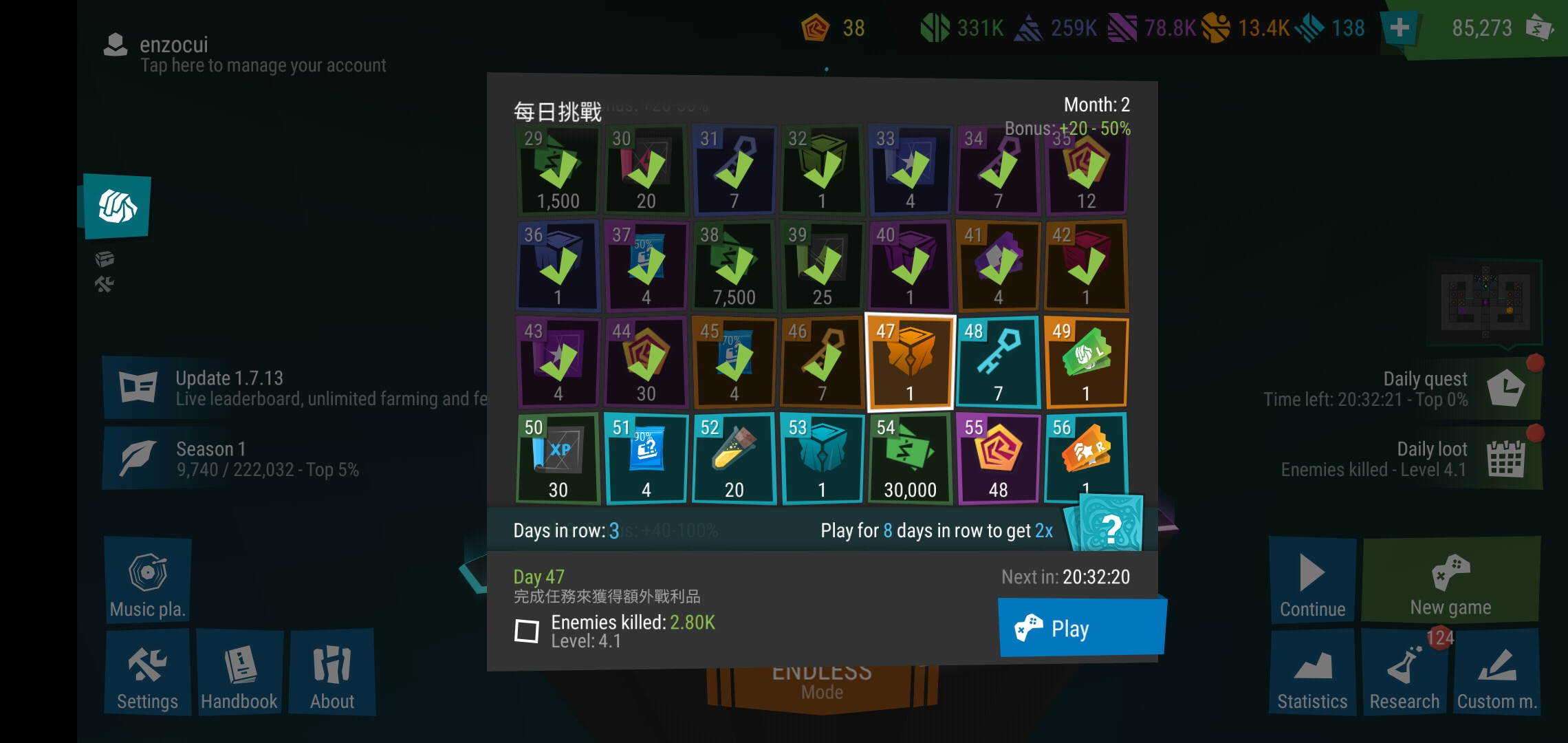The height and width of the screenshot is (743, 1568).
Task: Continue the saved game
Action: pos(1312,581)
